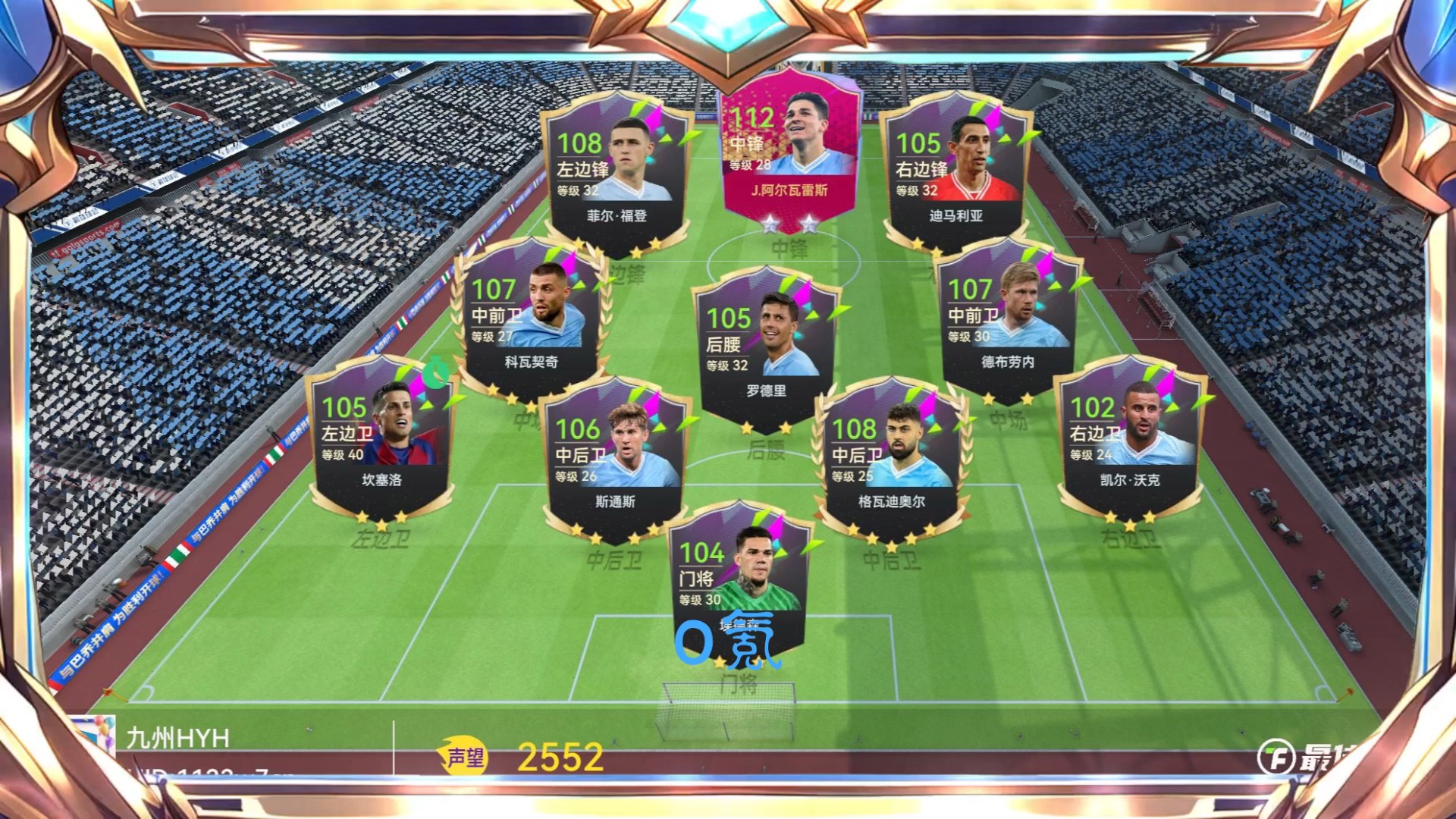Open Stones' 106 centre back card
The image size is (1456, 819).
[615, 460]
